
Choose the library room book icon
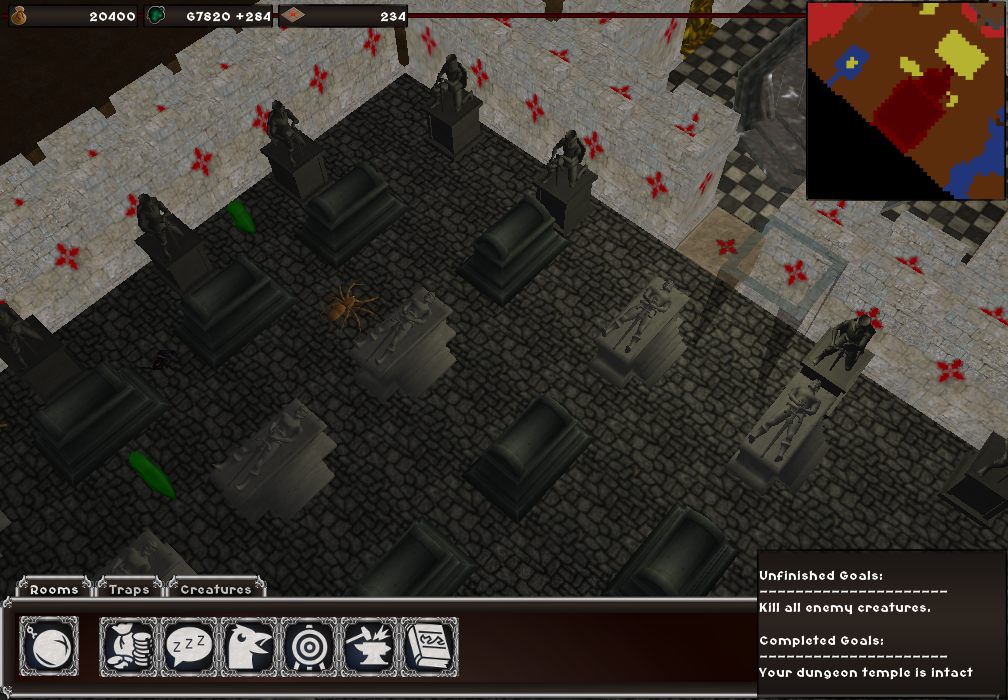[x=430, y=646]
